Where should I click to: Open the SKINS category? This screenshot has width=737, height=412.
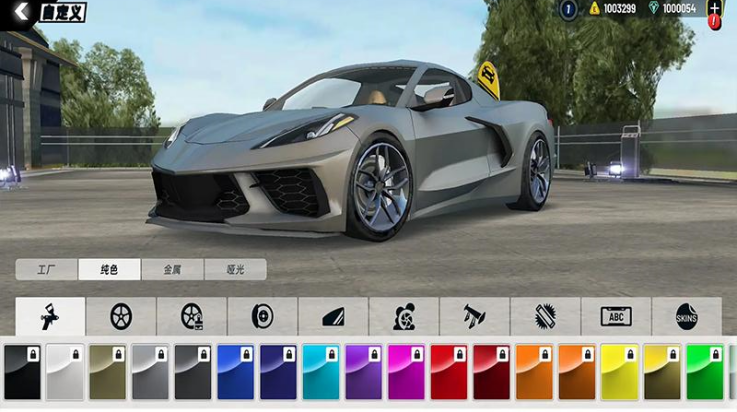pyautogui.click(x=686, y=317)
